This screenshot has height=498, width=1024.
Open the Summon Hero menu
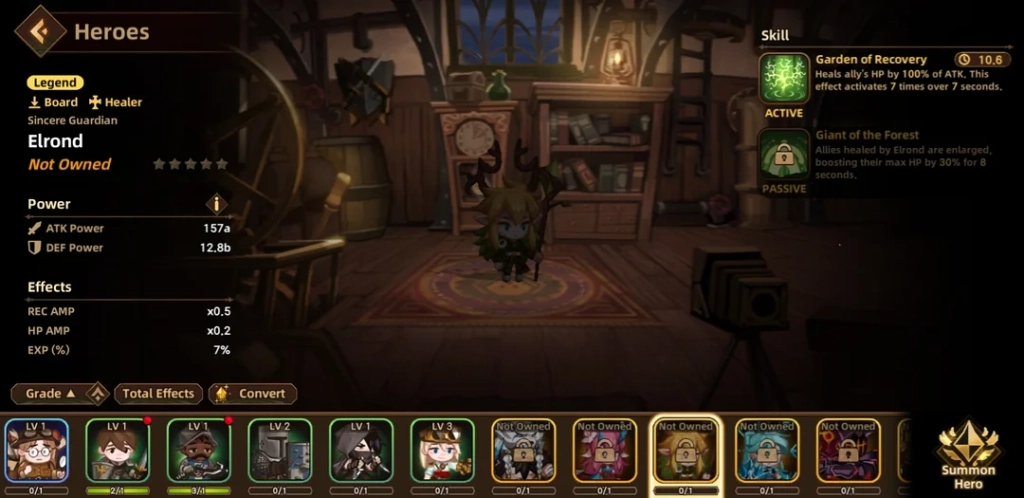967,450
